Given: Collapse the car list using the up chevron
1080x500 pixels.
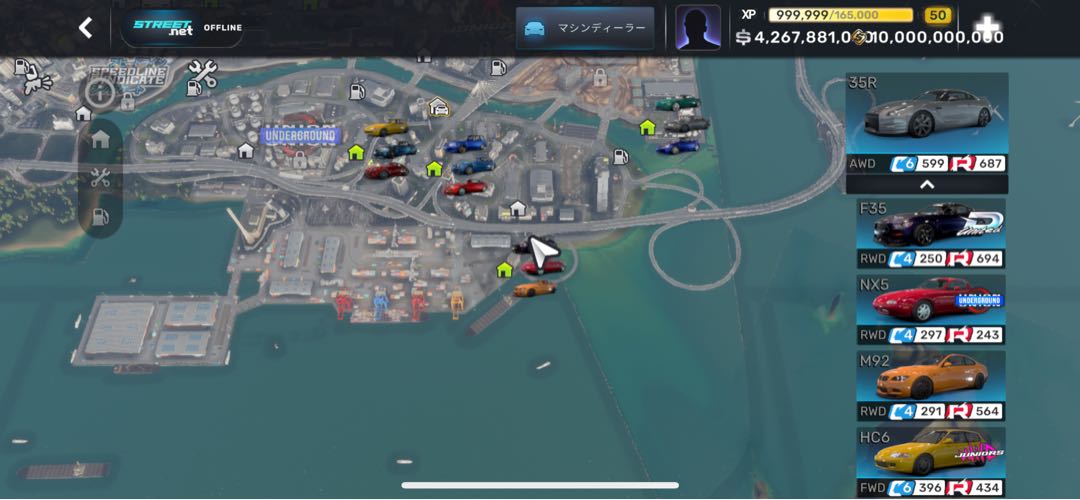Looking at the screenshot, I should click(x=926, y=184).
